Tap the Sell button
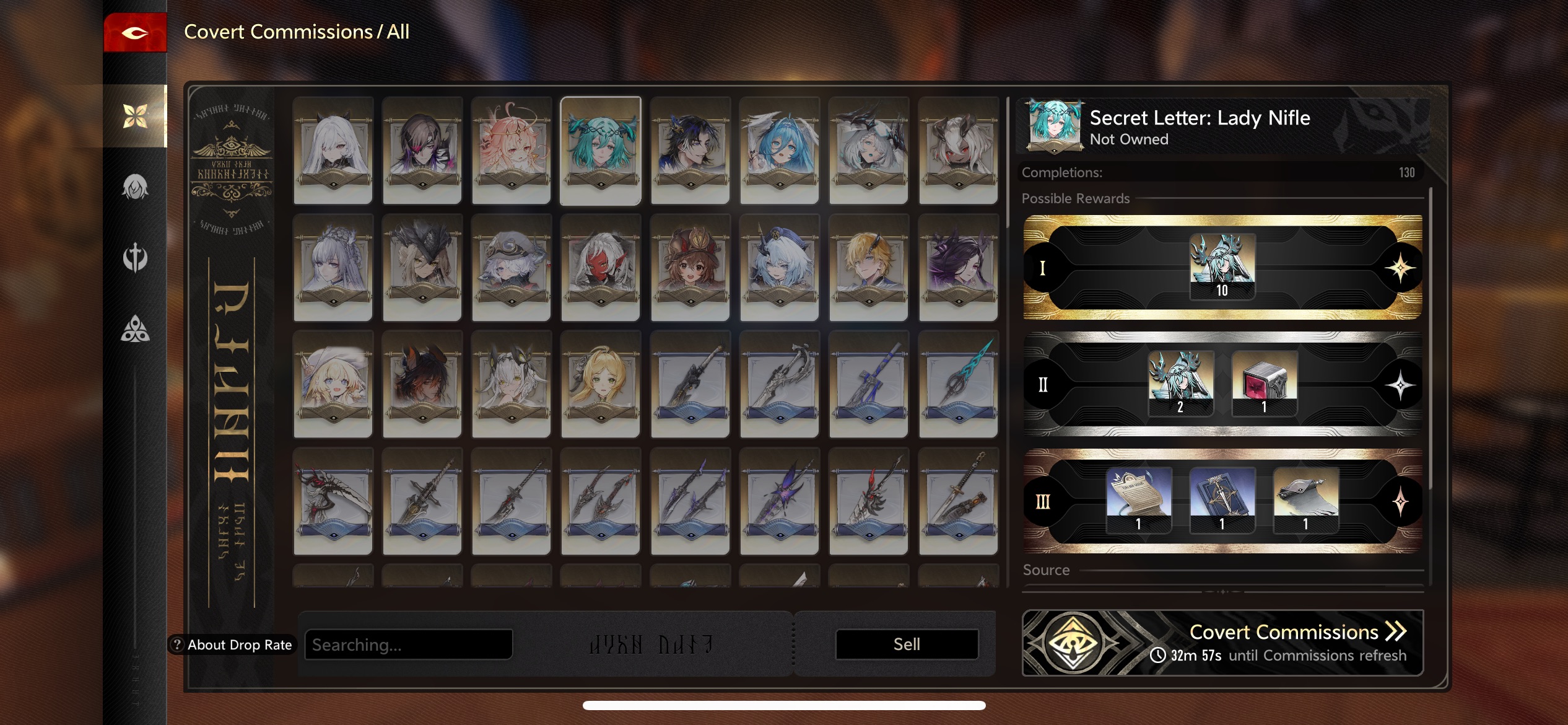Viewport: 1568px width, 725px height. point(907,644)
